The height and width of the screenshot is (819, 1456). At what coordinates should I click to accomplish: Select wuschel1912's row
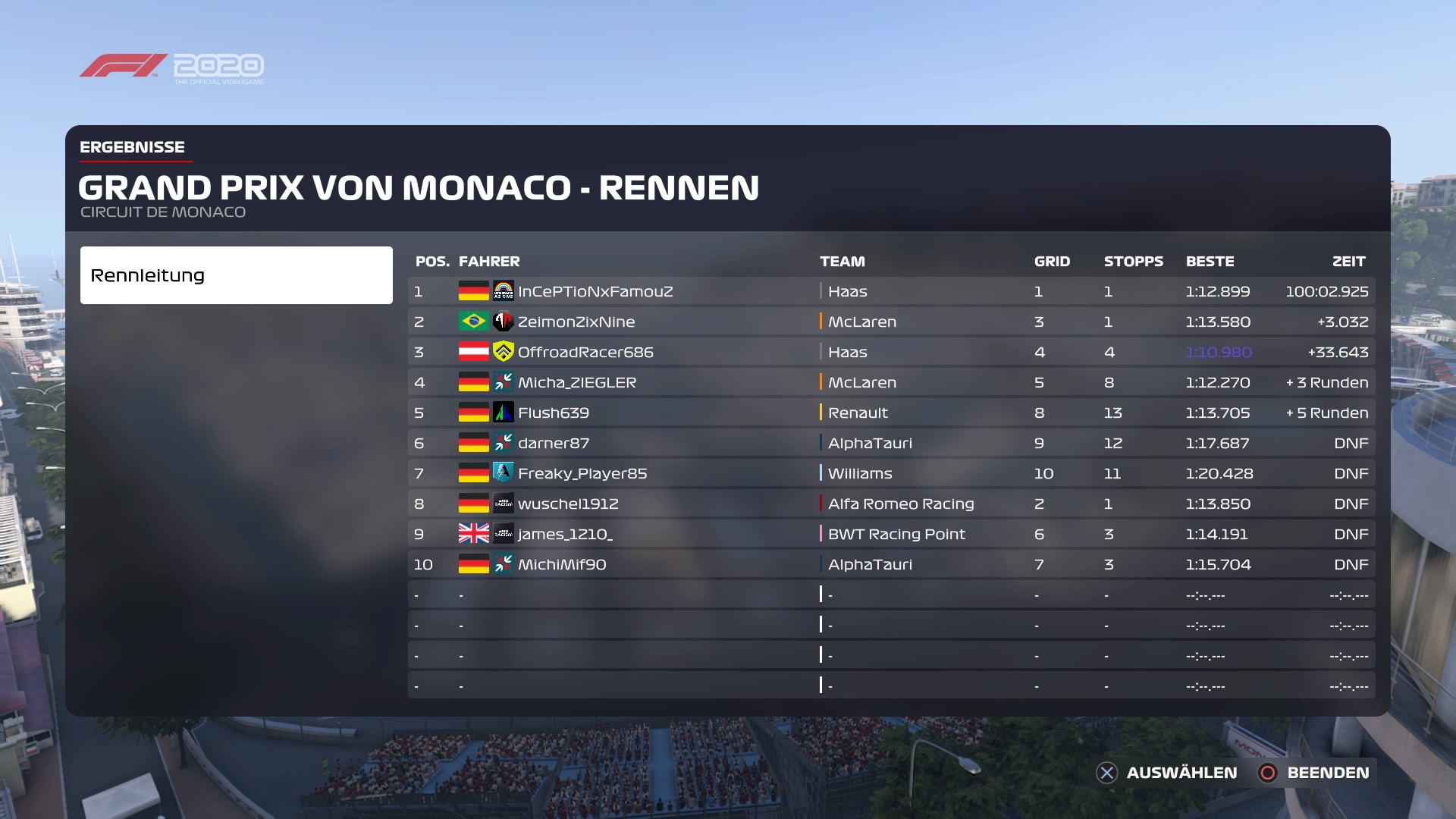pyautogui.click(x=568, y=504)
